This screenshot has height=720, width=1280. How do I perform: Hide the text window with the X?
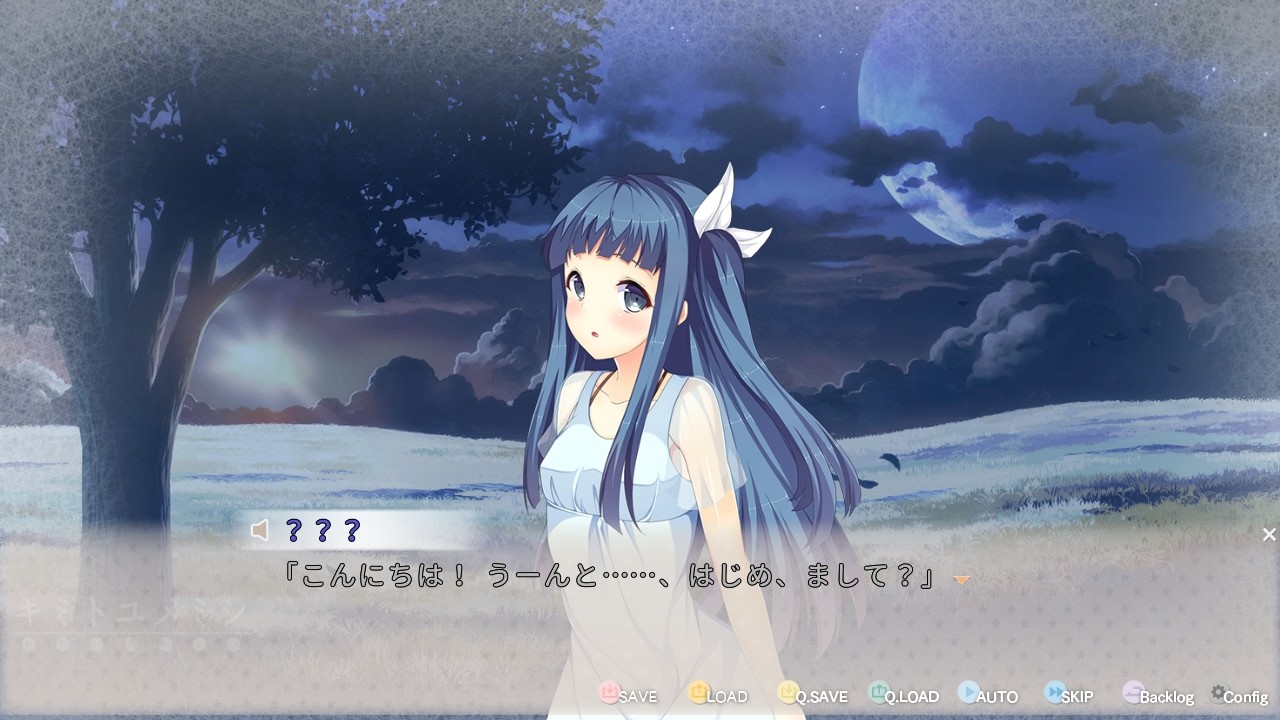pos(1268,533)
